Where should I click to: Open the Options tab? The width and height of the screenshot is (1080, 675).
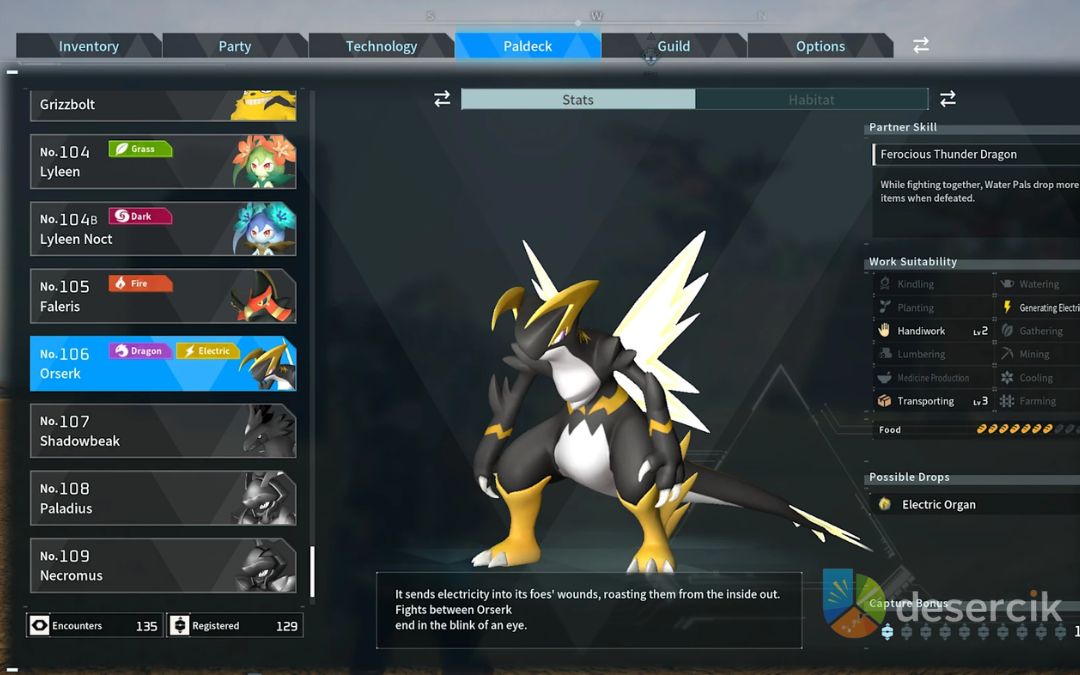[820, 46]
